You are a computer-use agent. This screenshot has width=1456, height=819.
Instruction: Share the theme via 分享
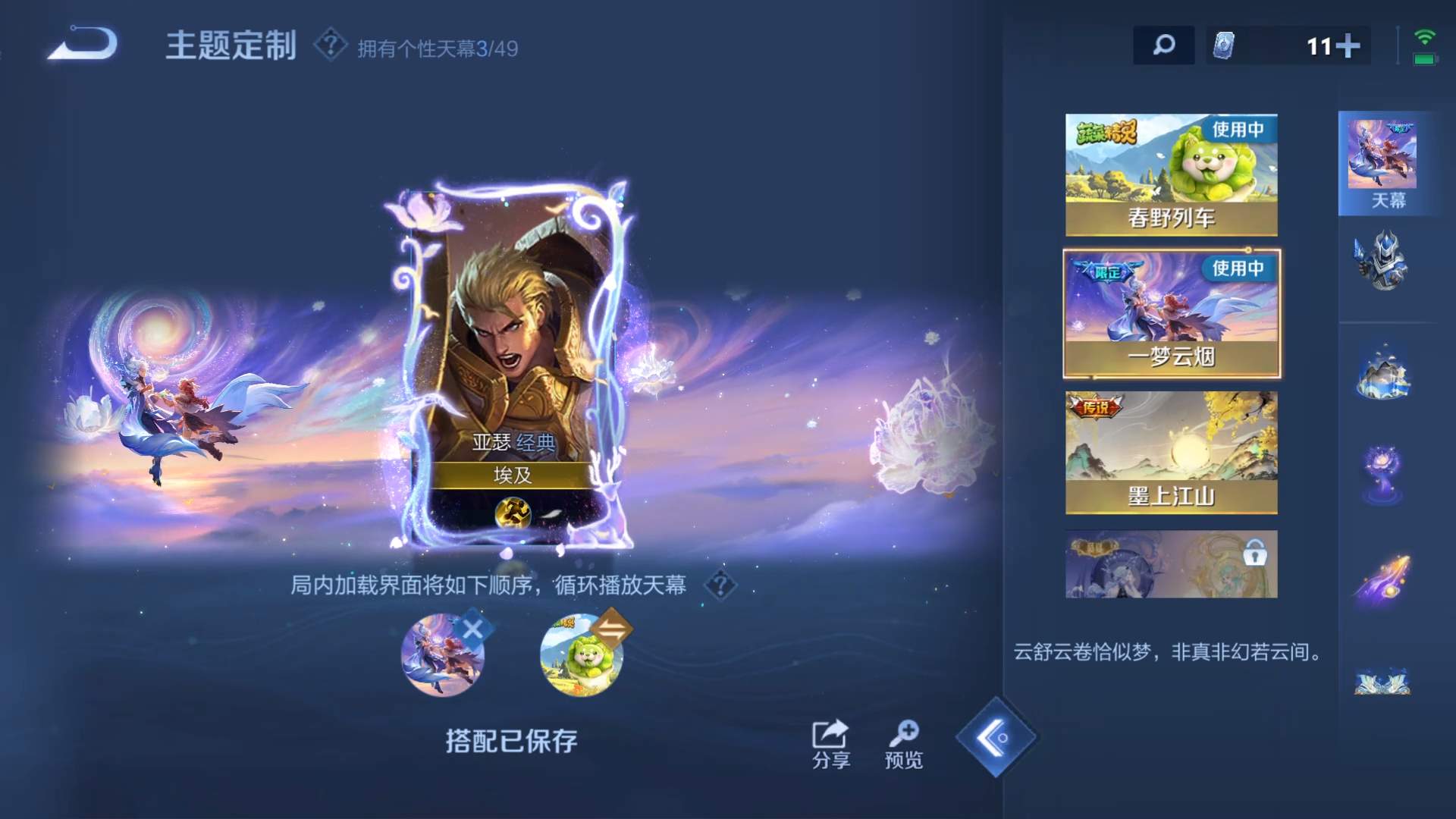pyautogui.click(x=830, y=743)
